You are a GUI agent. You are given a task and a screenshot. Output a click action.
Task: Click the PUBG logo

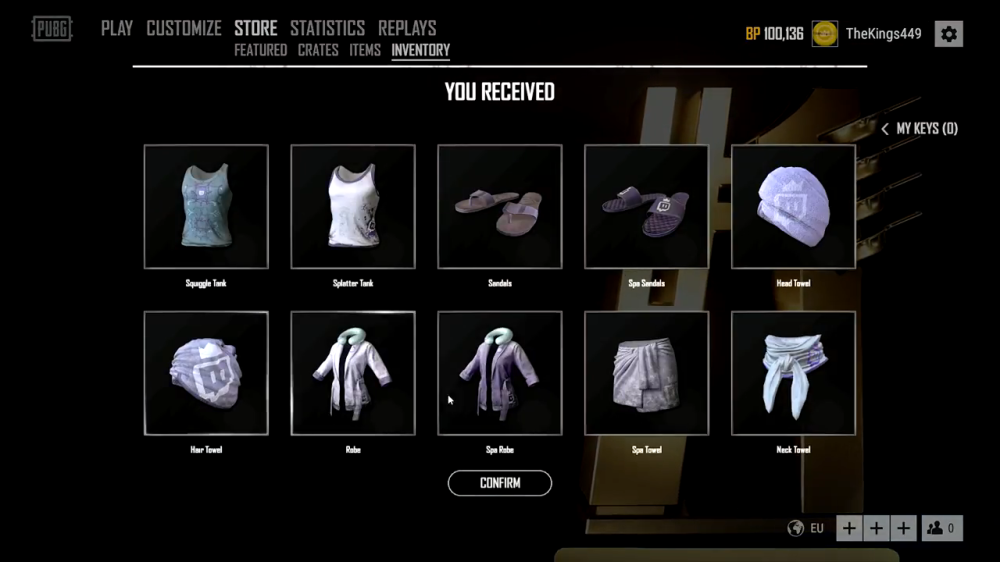click(x=52, y=28)
